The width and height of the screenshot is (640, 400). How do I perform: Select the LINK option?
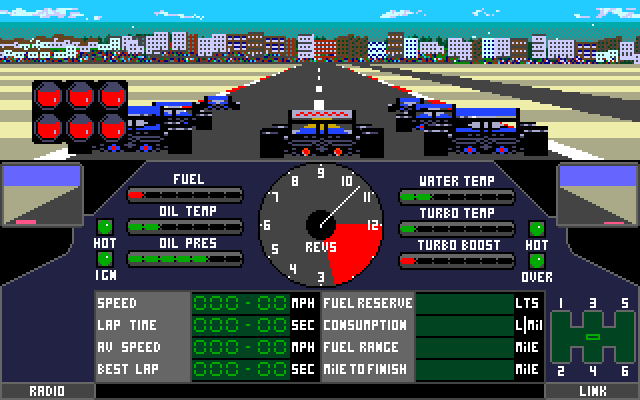click(592, 391)
